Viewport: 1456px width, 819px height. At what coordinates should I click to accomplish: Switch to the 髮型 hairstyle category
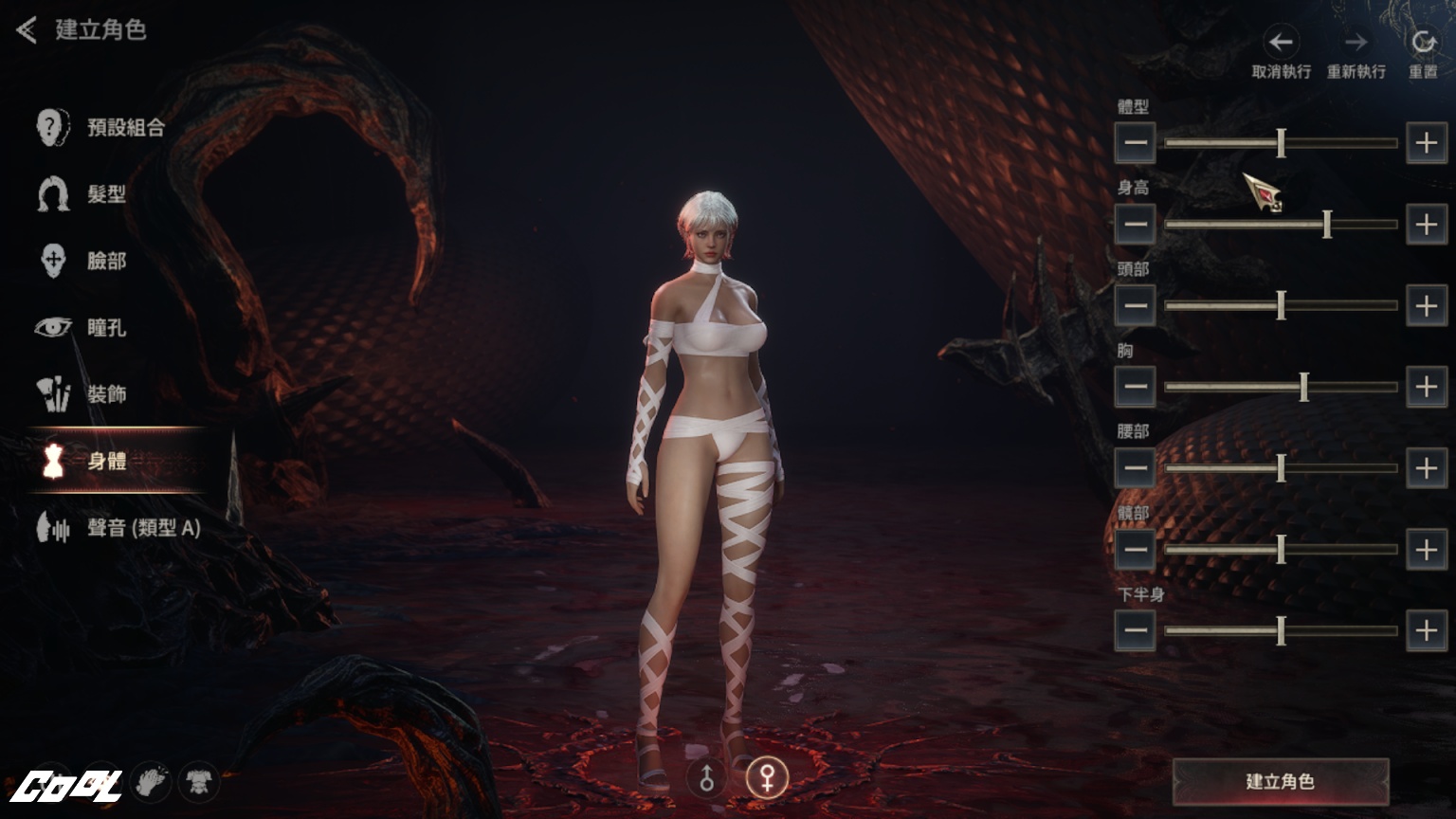tap(83, 194)
